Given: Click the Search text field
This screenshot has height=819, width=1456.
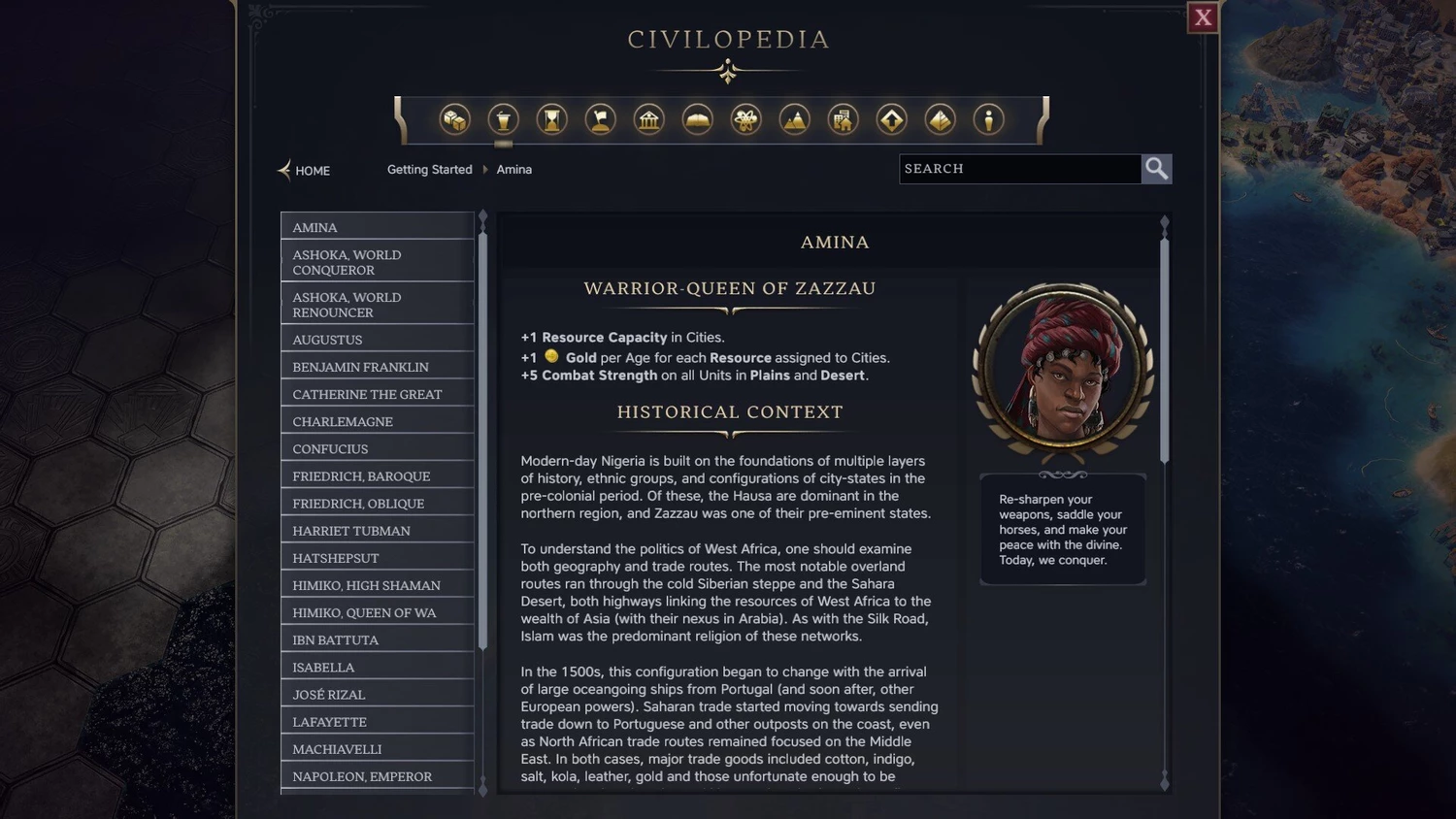Looking at the screenshot, I should point(1019,169).
